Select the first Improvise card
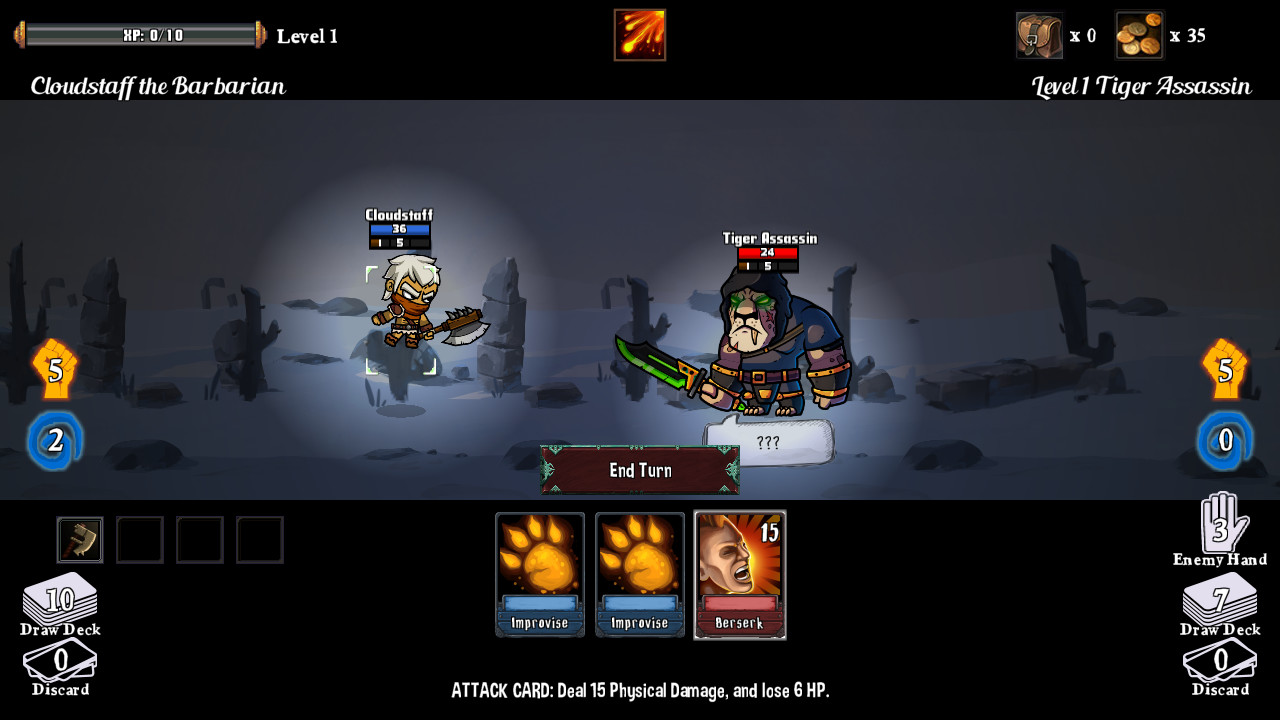The width and height of the screenshot is (1280, 720). (x=539, y=574)
